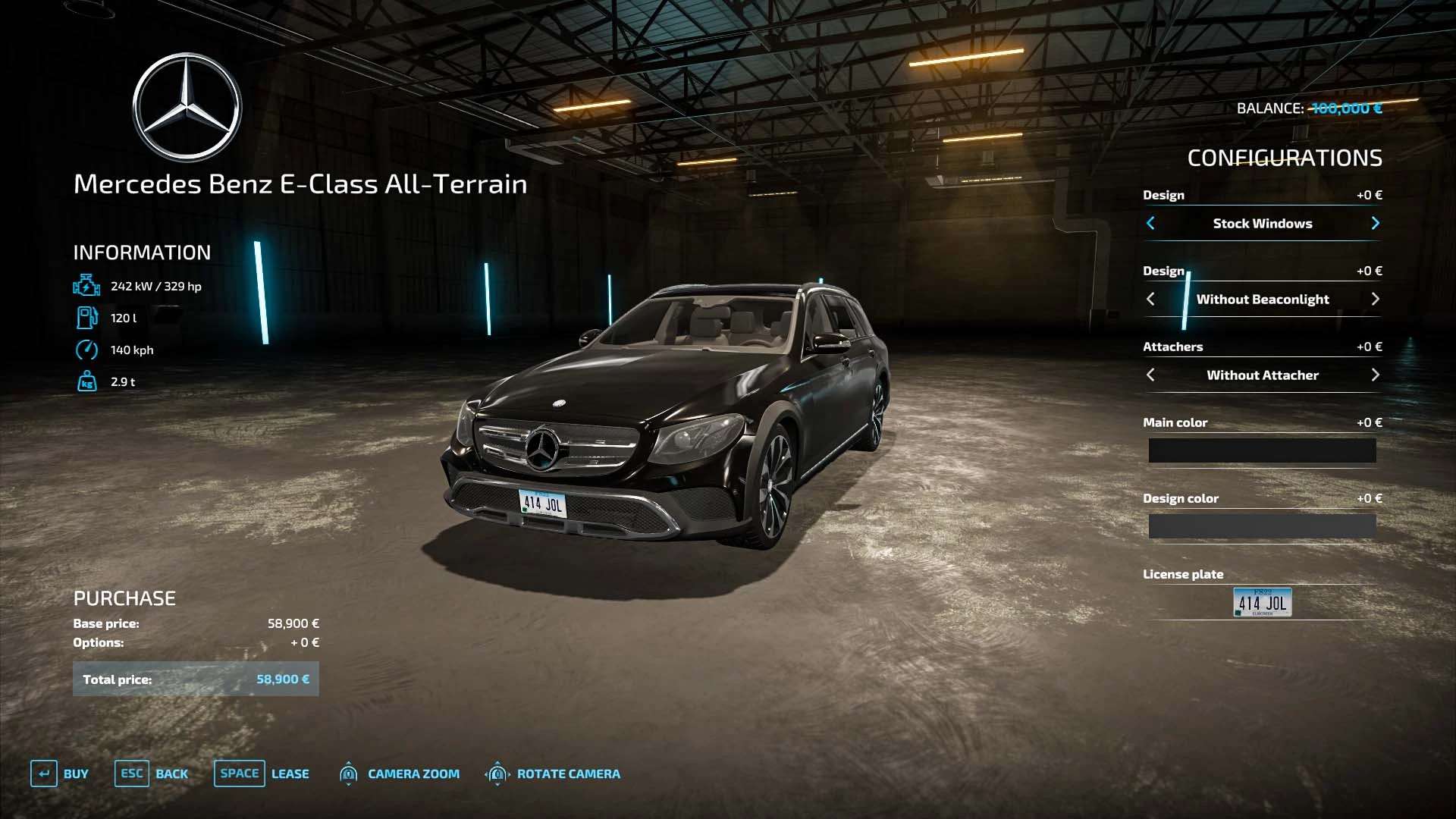Image resolution: width=1456 pixels, height=819 pixels.
Task: Edit the 414 JOL license plate
Action: point(1262,602)
